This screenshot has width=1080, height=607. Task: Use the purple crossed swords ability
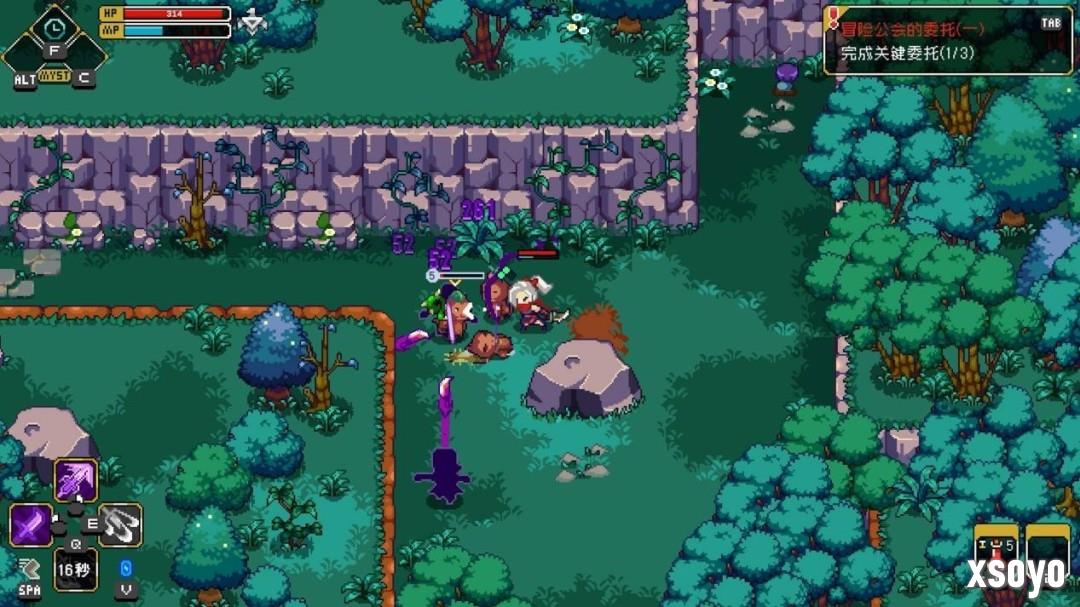point(31,525)
